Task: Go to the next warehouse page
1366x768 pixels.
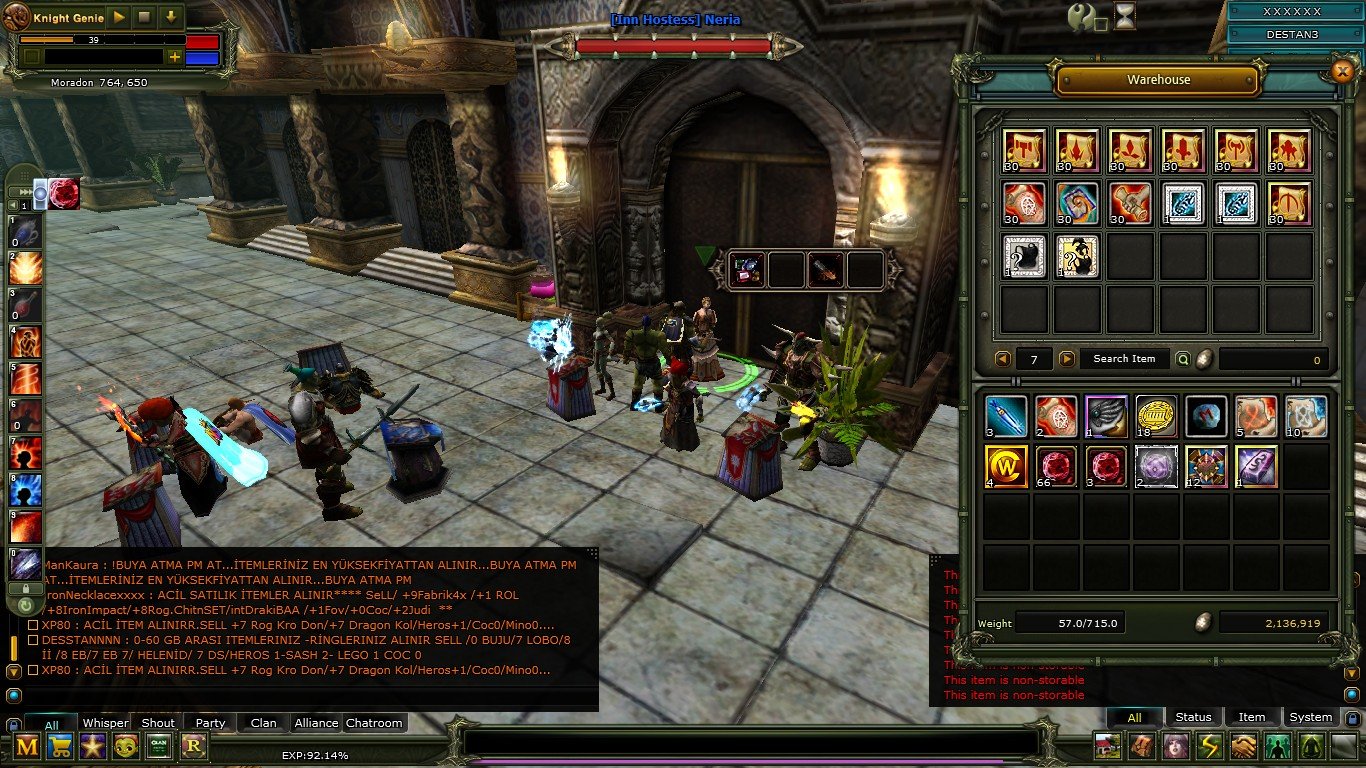Action: click(x=1067, y=359)
